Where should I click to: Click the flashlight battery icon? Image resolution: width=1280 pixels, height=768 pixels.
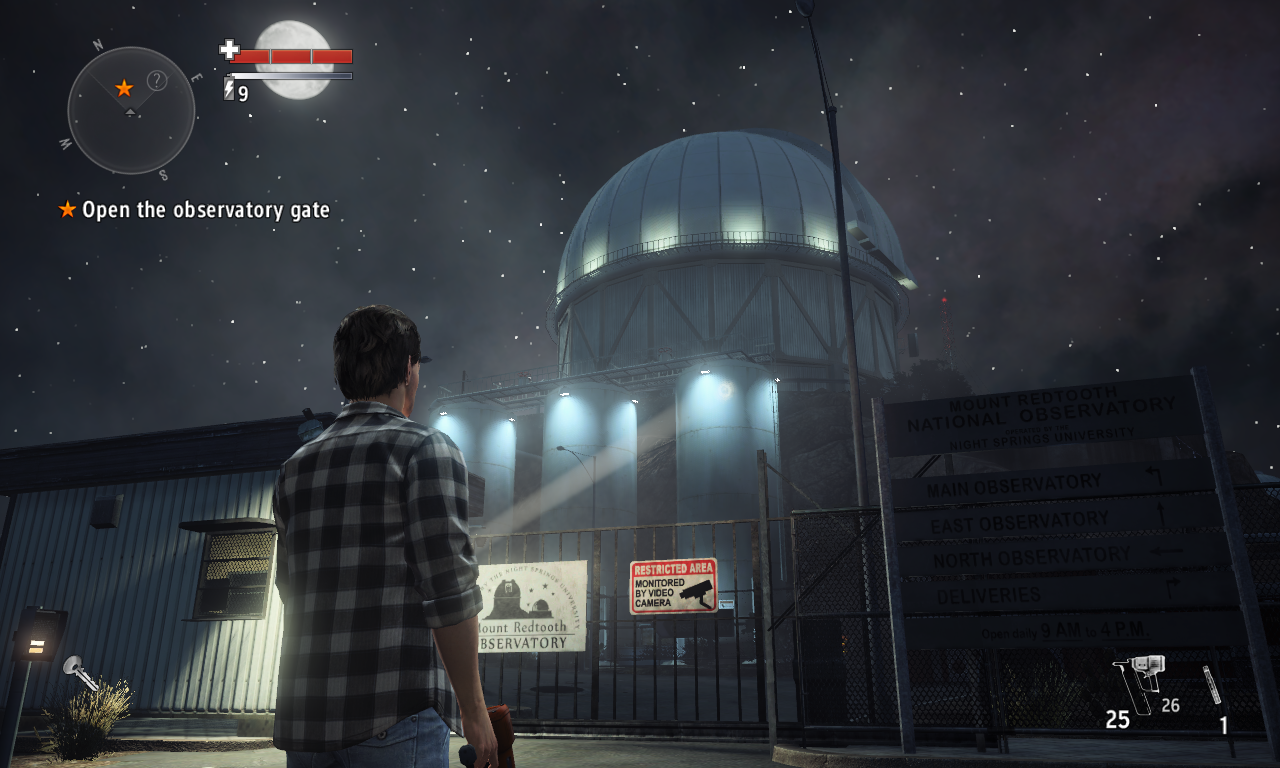229,91
